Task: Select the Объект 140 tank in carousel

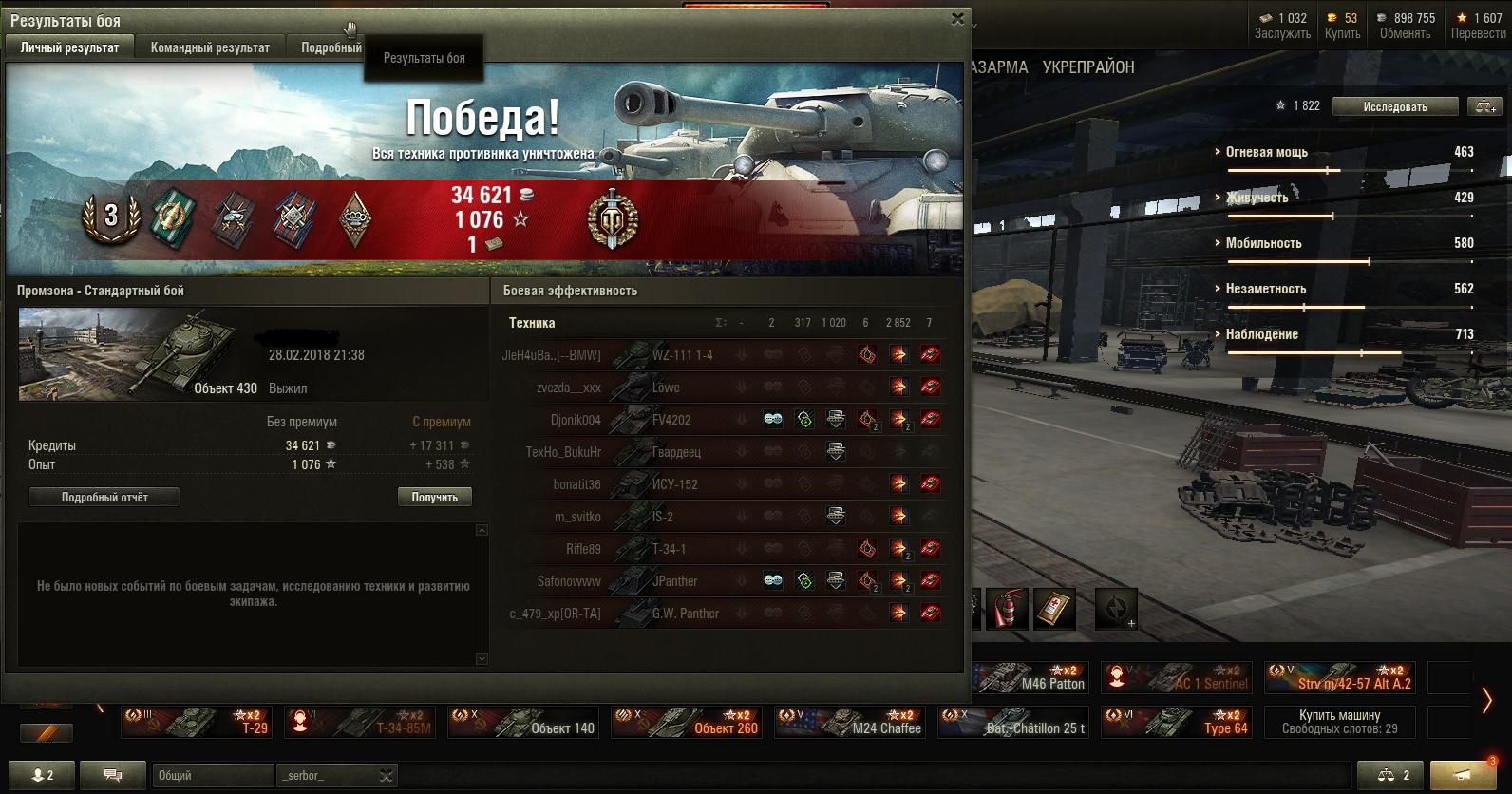Action: [523, 723]
